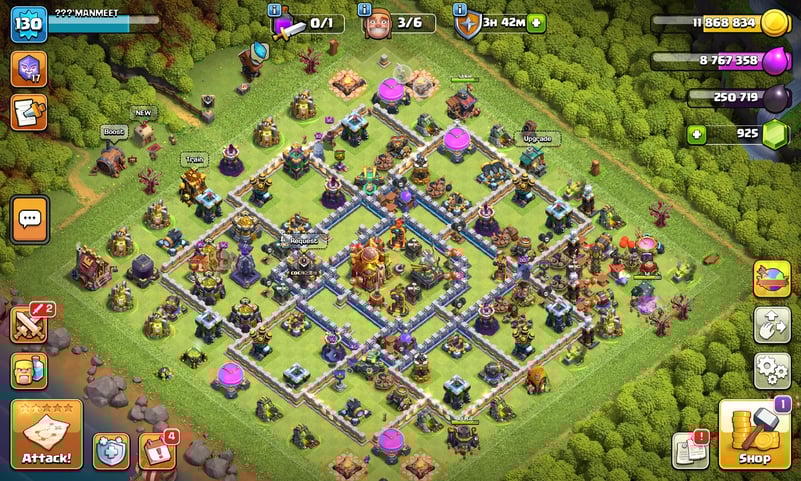Extend shield with the green plus button
Image resolution: width=801 pixels, height=481 pixels.
pyautogui.click(x=537, y=22)
